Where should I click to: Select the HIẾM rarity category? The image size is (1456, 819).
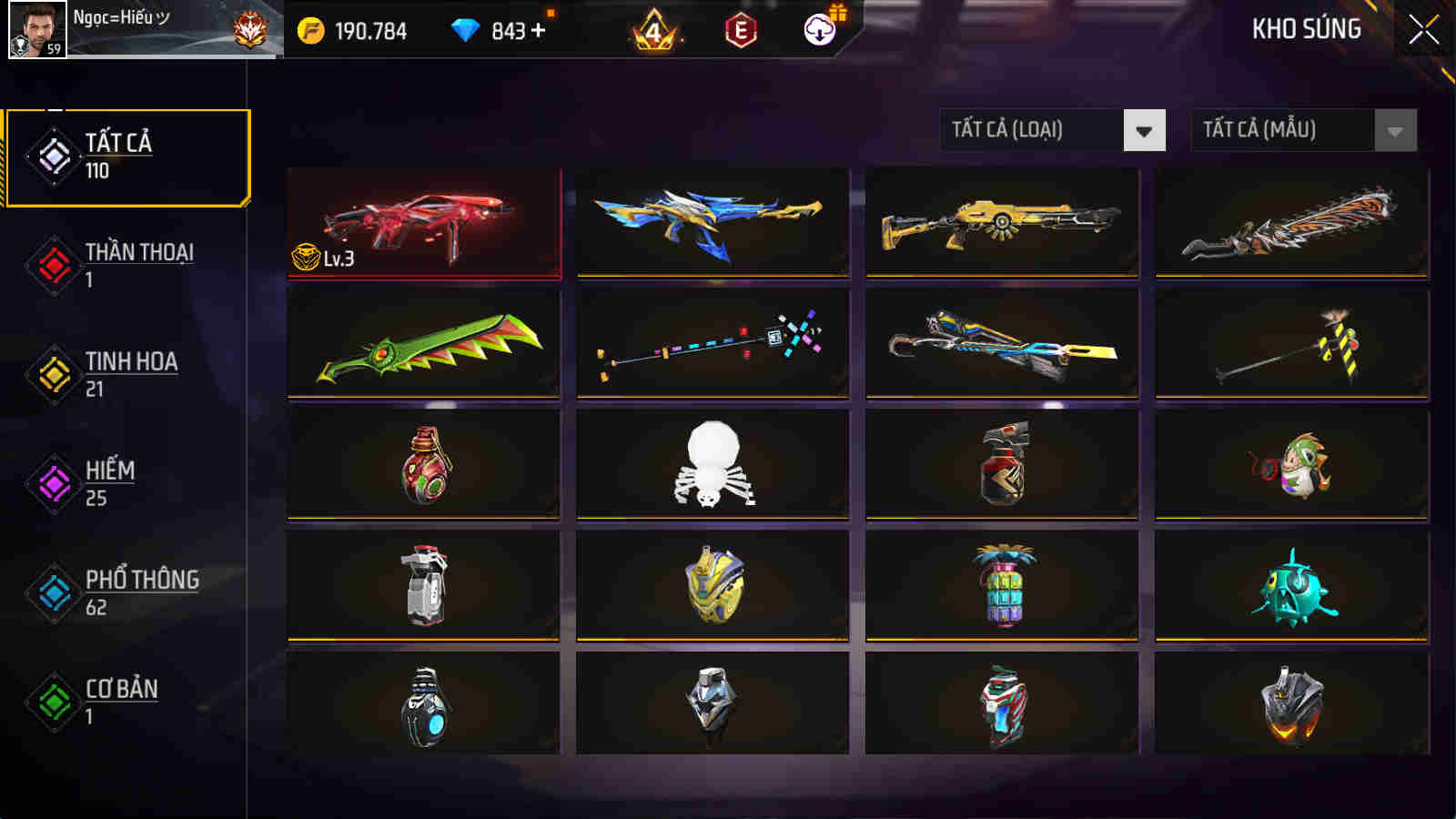pyautogui.click(x=52, y=484)
